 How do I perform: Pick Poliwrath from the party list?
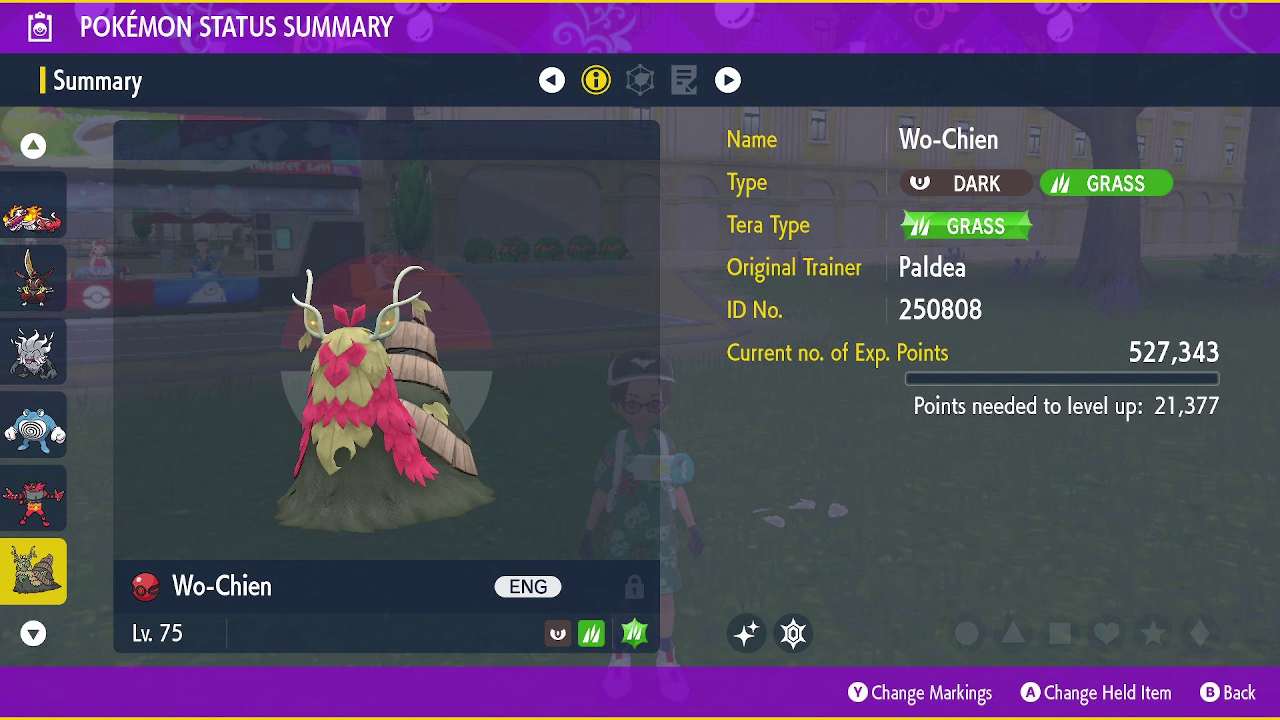[33, 426]
